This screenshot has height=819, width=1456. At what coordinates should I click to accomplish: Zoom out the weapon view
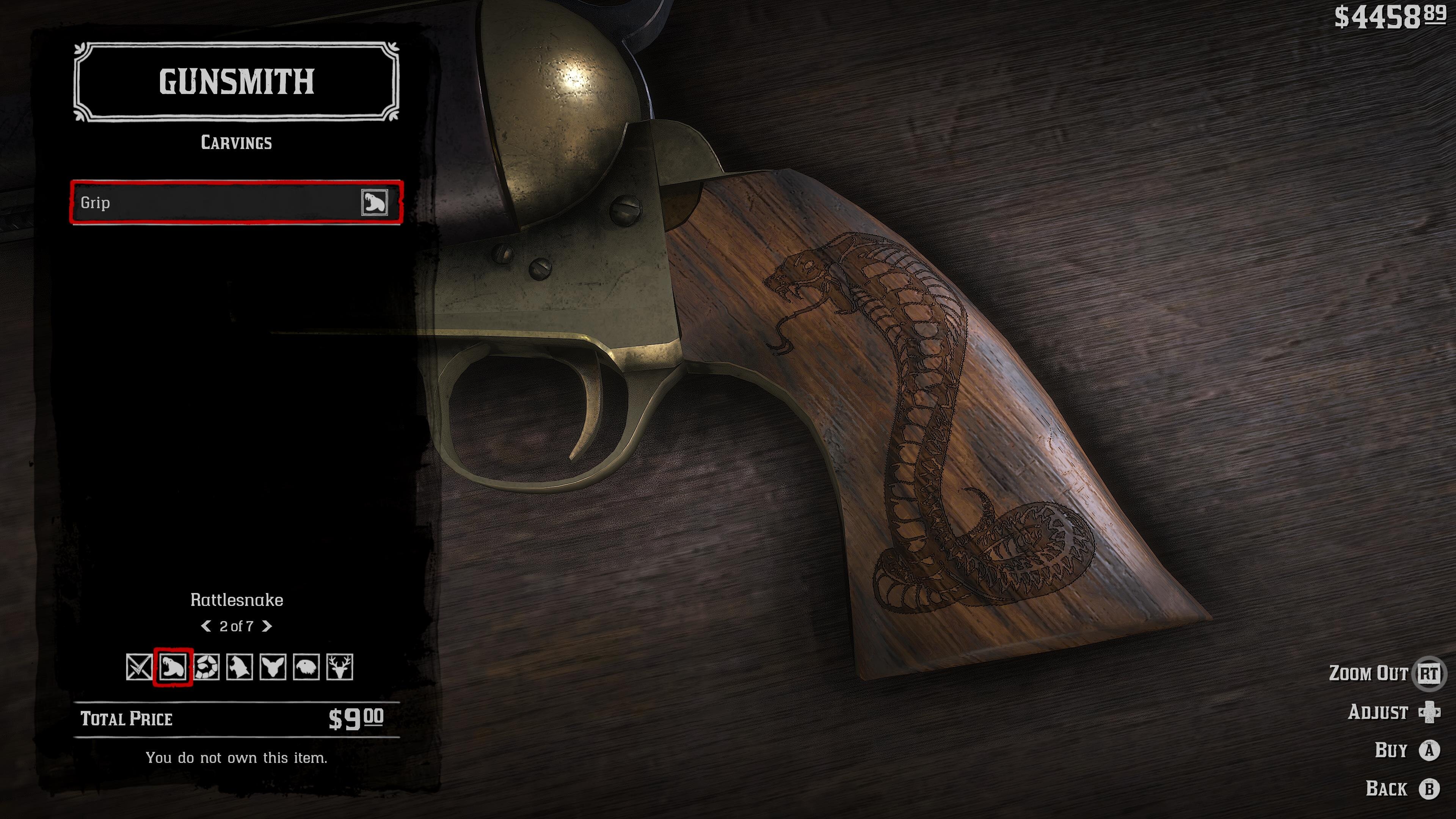1428,673
